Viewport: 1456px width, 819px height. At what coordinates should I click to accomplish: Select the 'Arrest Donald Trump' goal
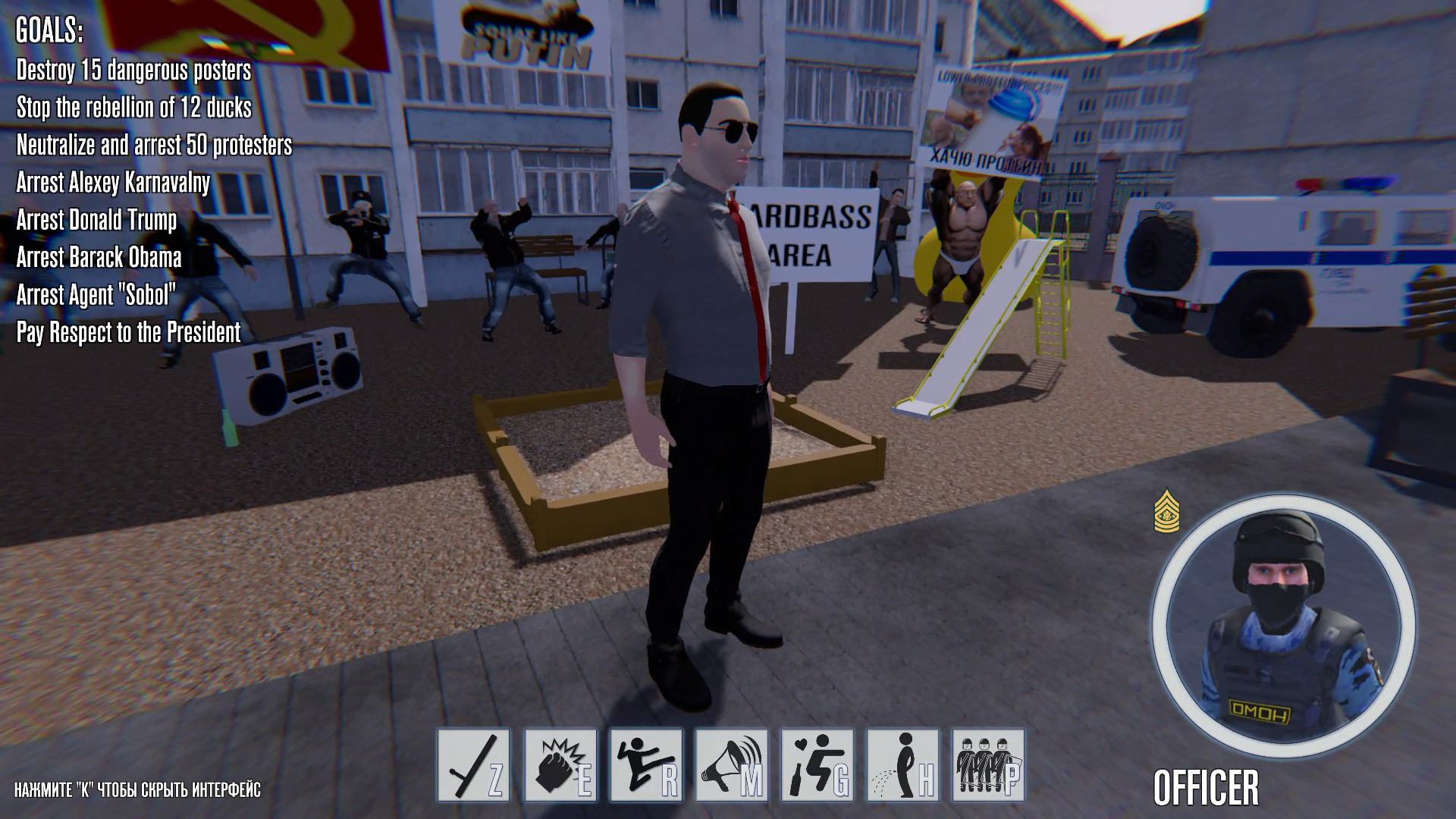(x=96, y=221)
